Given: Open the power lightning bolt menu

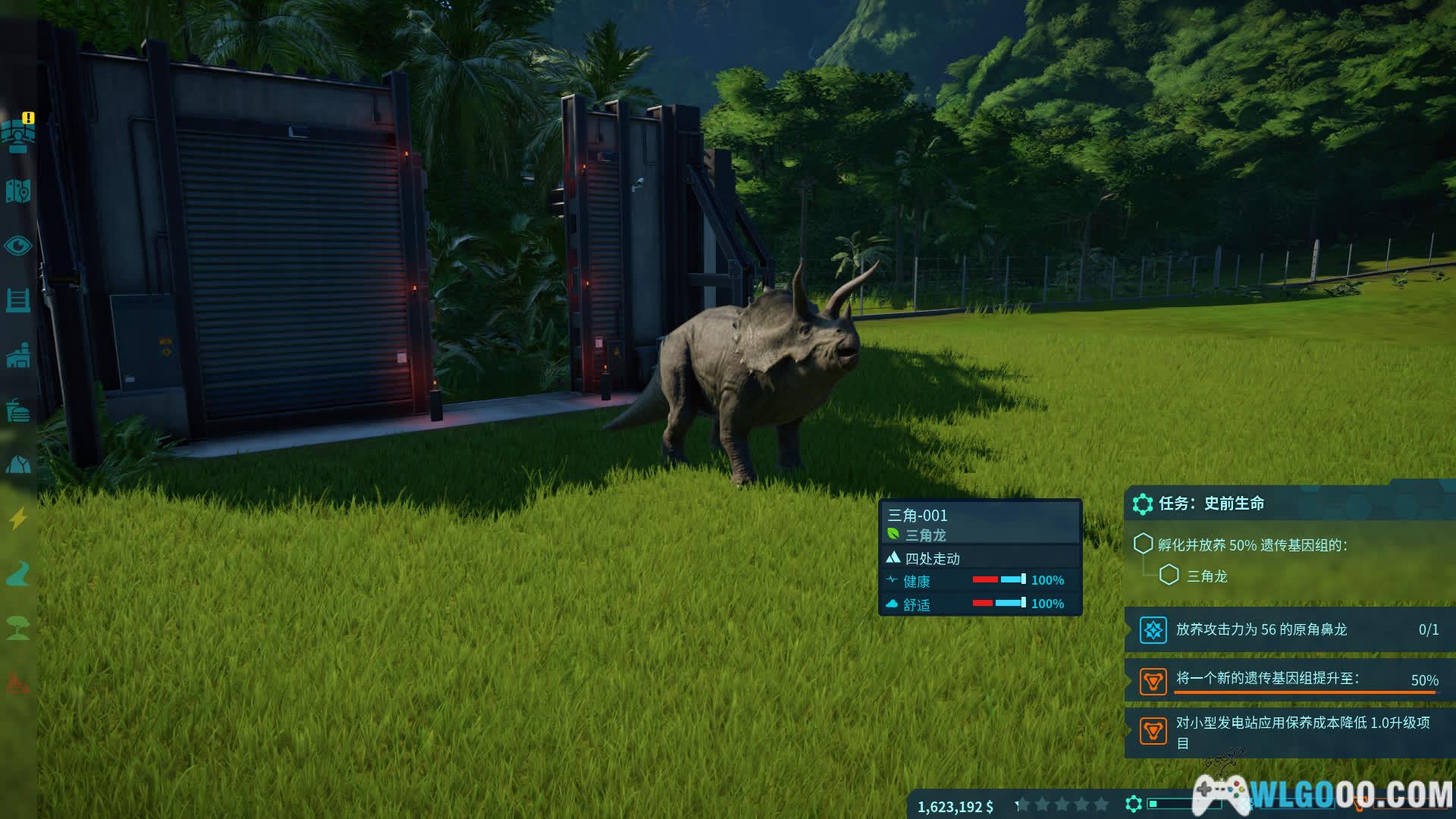Looking at the screenshot, I should [18, 519].
